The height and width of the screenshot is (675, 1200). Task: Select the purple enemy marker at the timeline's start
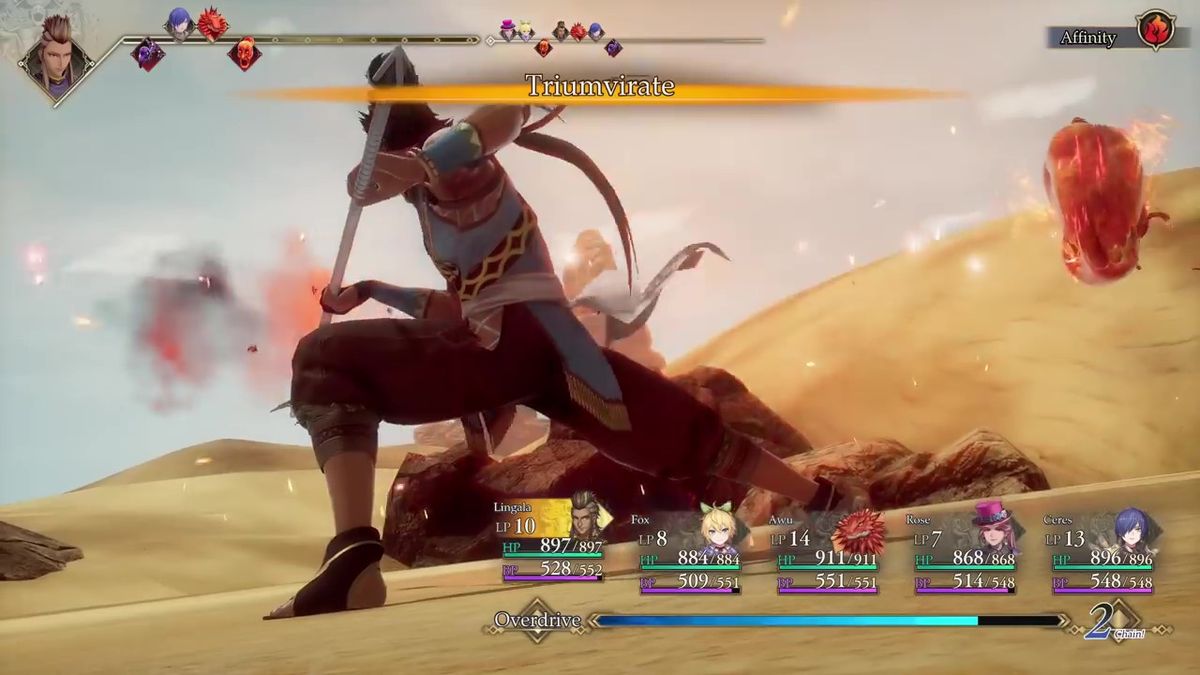[148, 53]
